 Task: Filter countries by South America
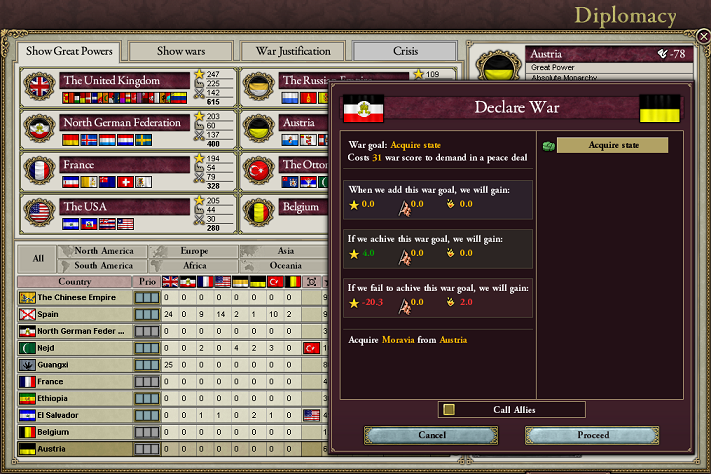click(x=103, y=266)
